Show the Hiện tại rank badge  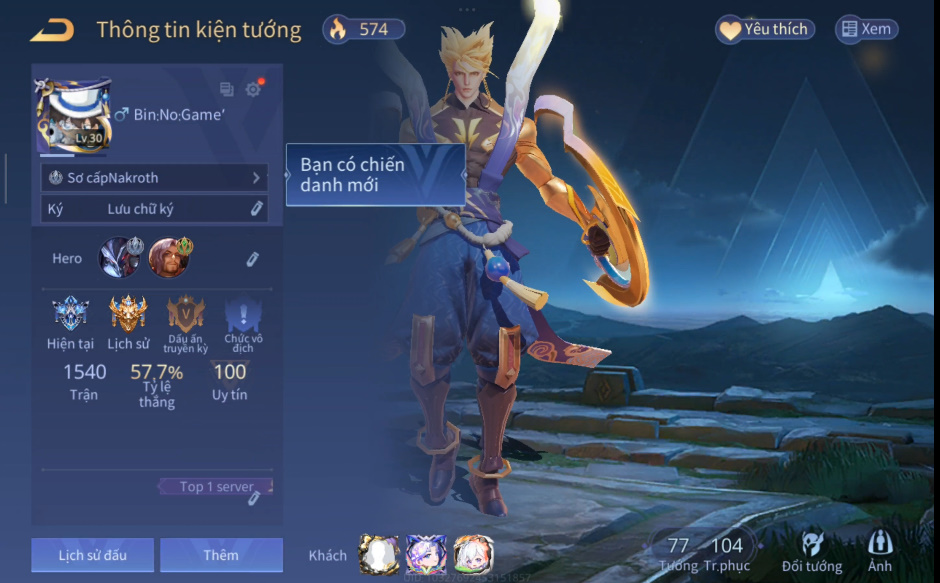tap(70, 317)
